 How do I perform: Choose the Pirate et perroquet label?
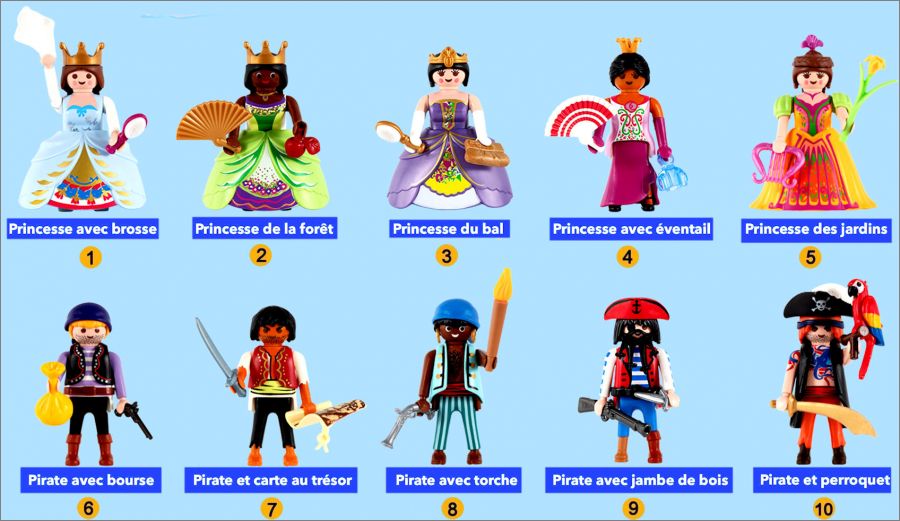point(824,480)
